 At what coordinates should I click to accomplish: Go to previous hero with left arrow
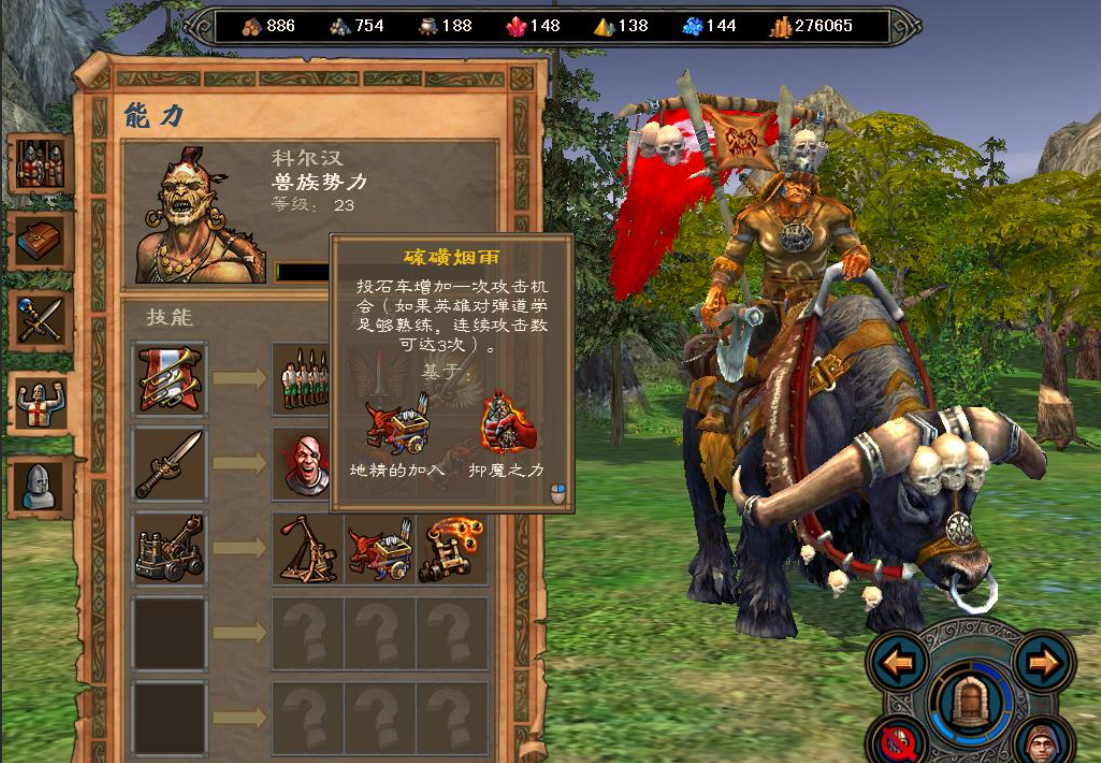[x=898, y=662]
